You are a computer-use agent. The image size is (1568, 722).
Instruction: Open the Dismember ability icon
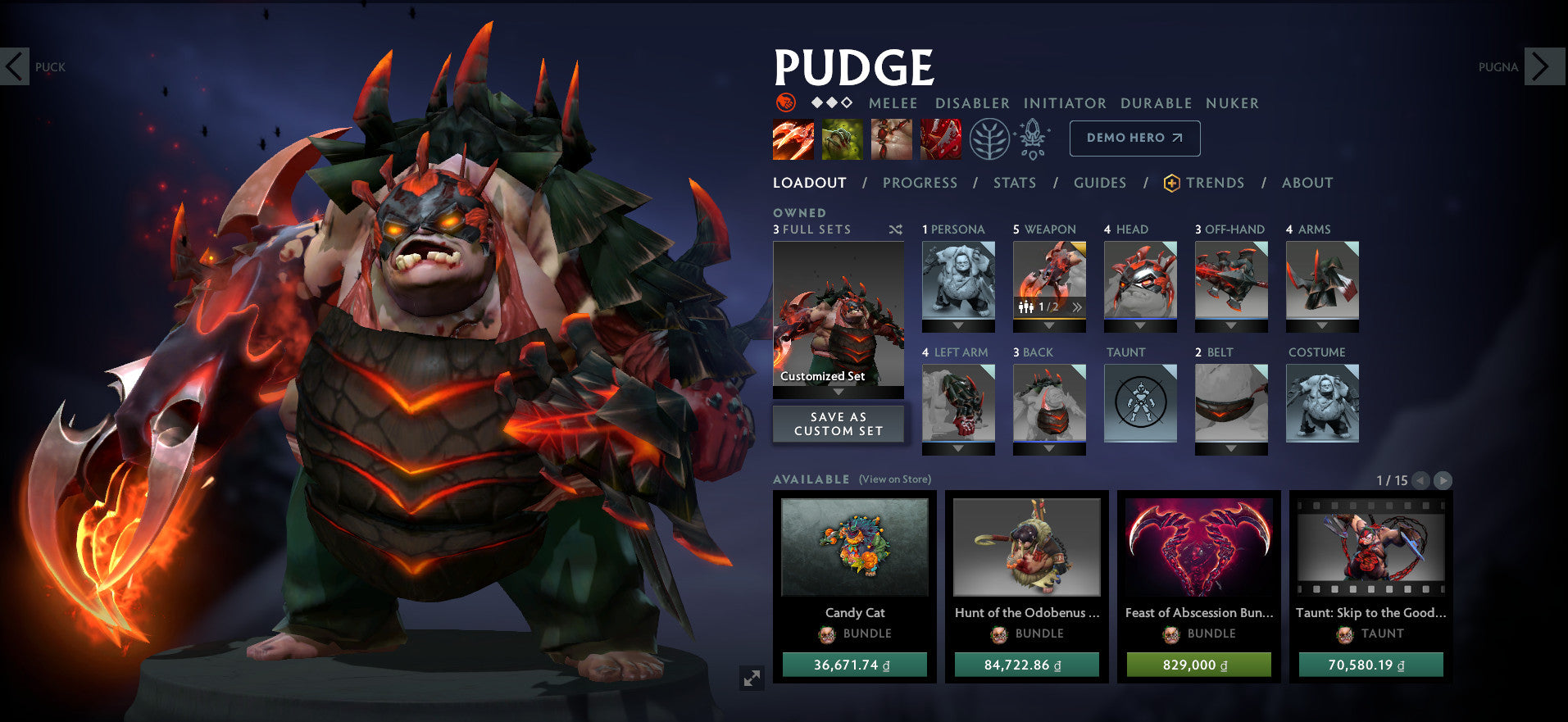click(939, 138)
